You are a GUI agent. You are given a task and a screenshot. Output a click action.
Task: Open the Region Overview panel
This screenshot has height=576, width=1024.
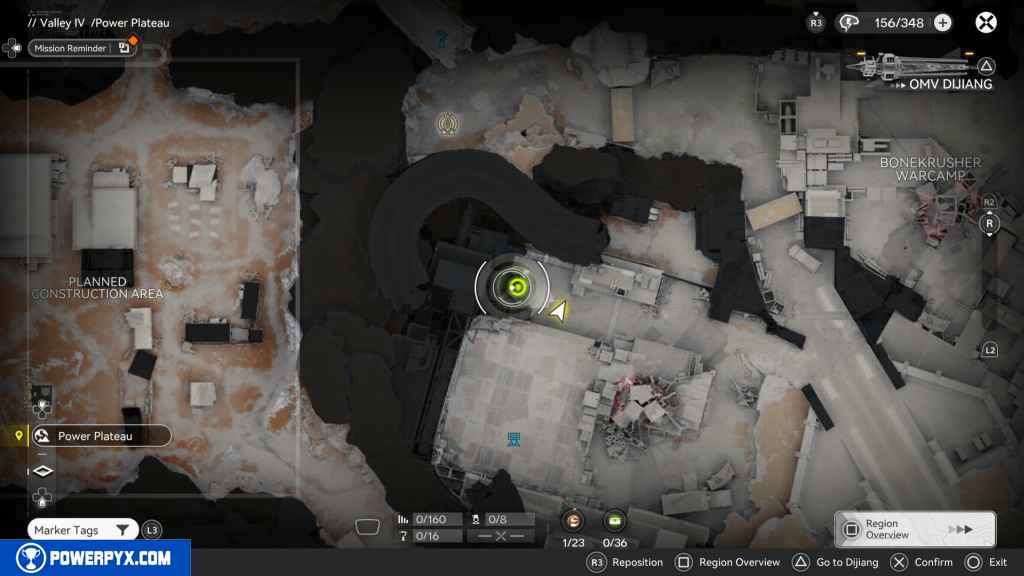click(914, 530)
